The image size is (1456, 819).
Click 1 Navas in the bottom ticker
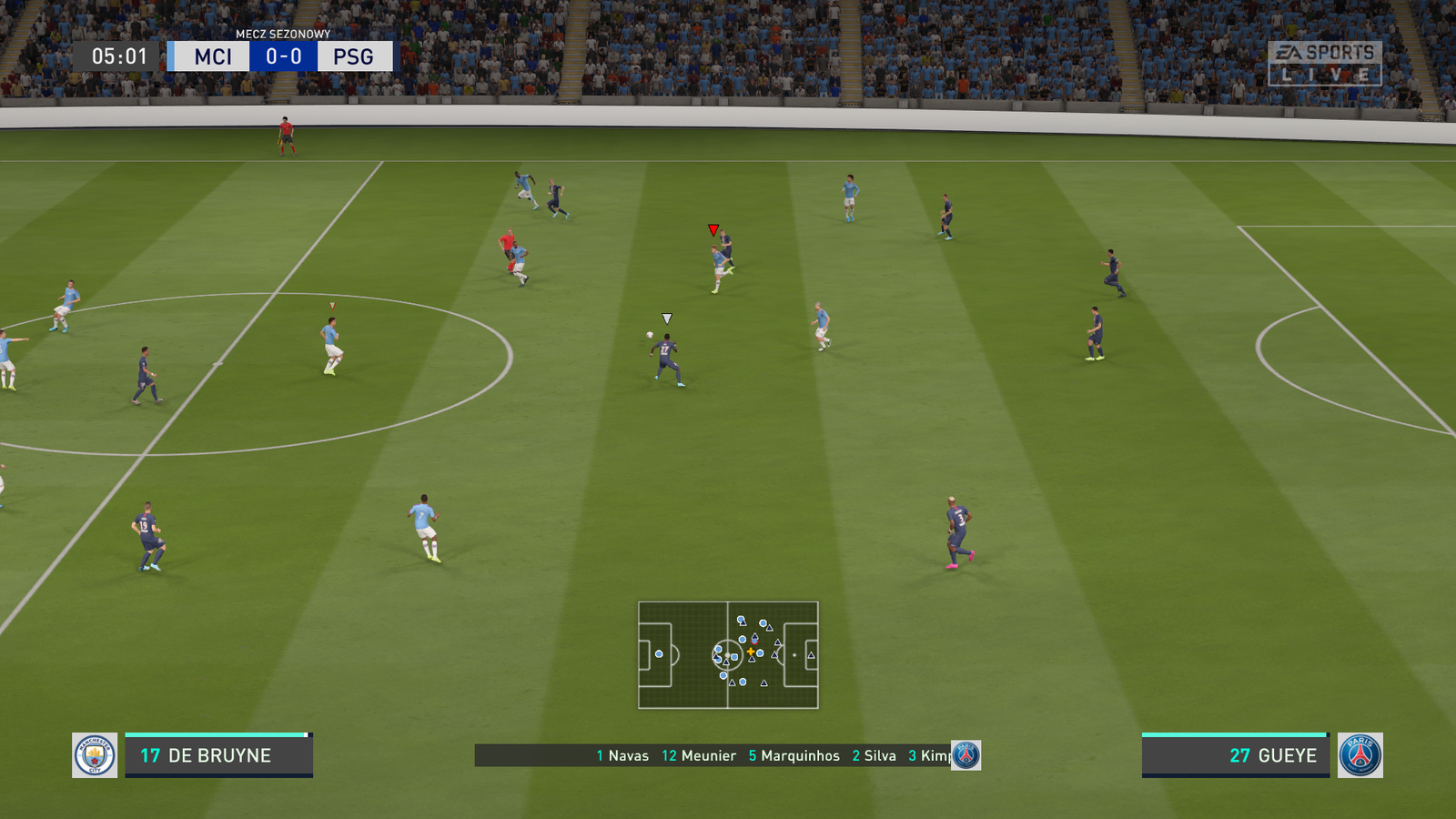(x=622, y=755)
